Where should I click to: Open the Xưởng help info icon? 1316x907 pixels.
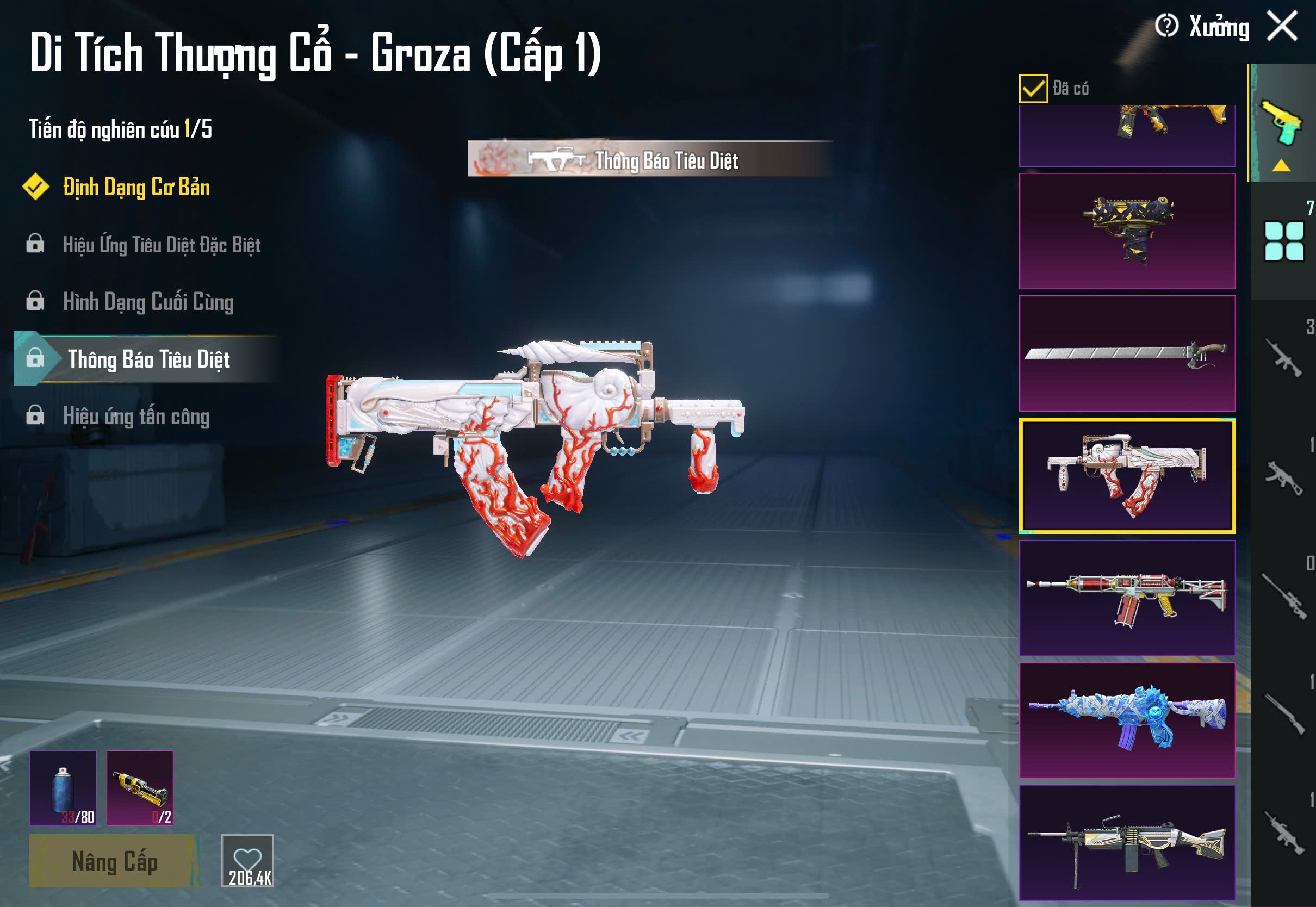[x=1166, y=26]
